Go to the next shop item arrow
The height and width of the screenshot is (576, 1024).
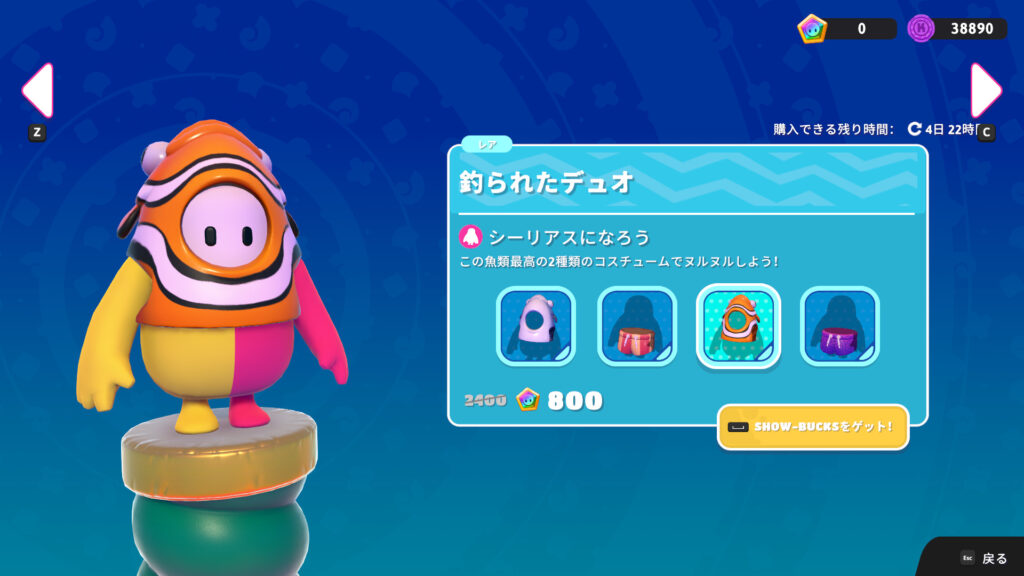(x=985, y=91)
